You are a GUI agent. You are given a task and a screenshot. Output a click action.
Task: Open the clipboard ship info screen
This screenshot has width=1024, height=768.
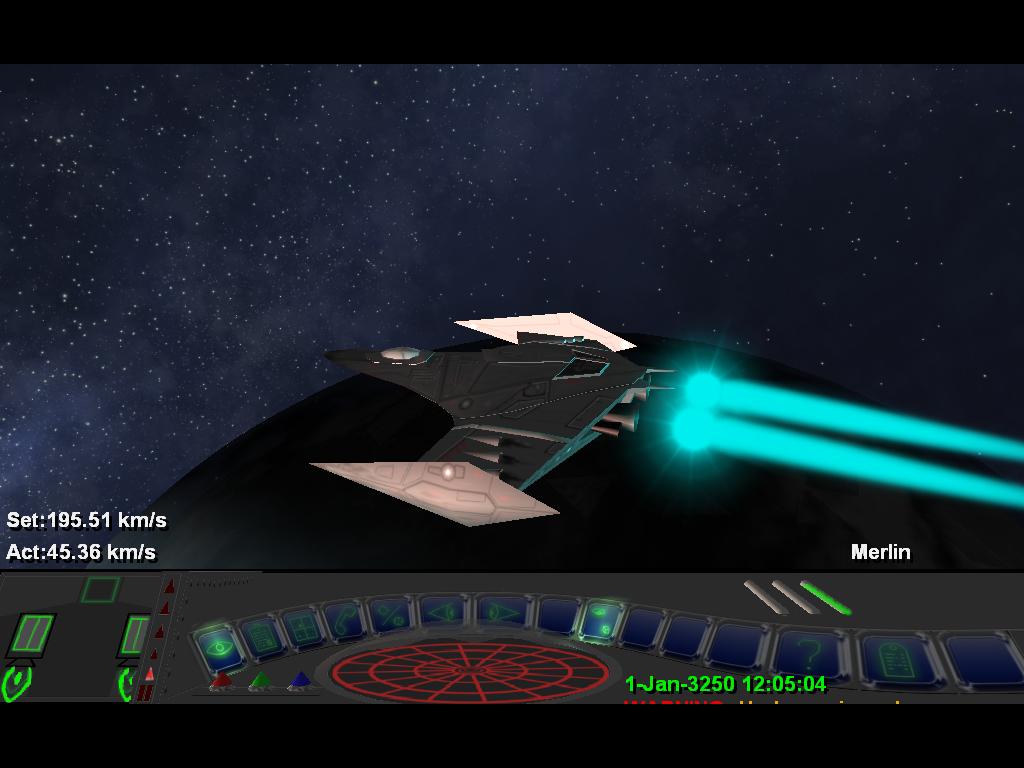tap(262, 635)
